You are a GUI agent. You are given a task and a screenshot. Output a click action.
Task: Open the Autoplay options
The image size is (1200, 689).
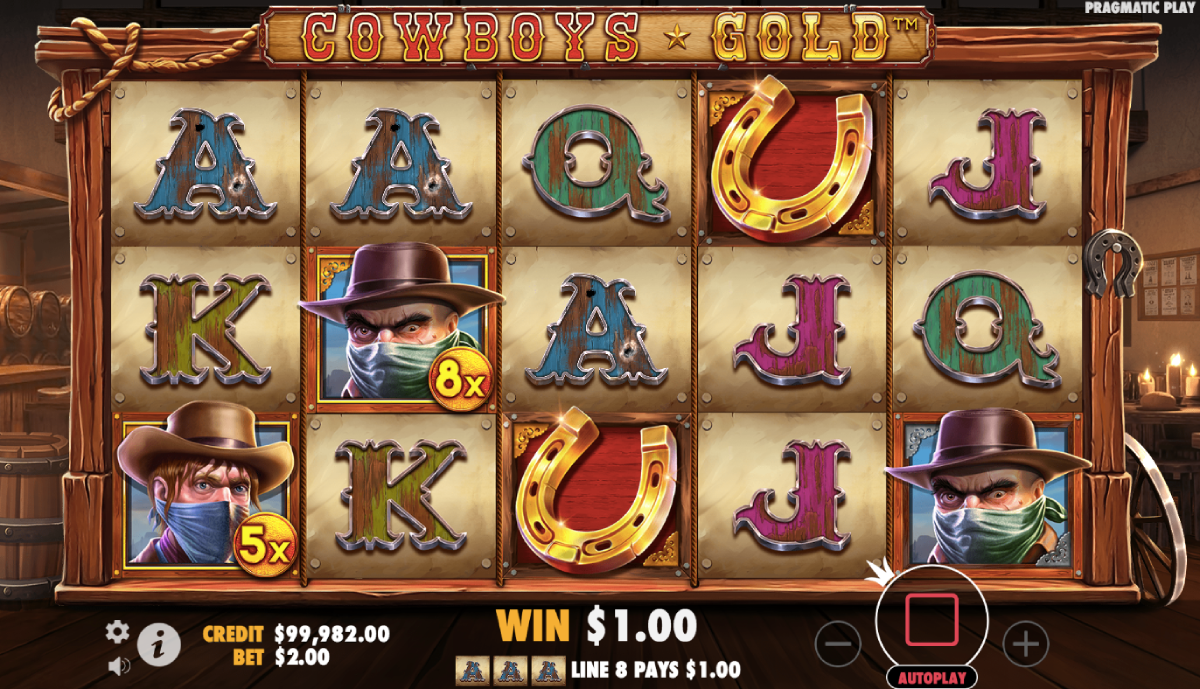coord(931,677)
